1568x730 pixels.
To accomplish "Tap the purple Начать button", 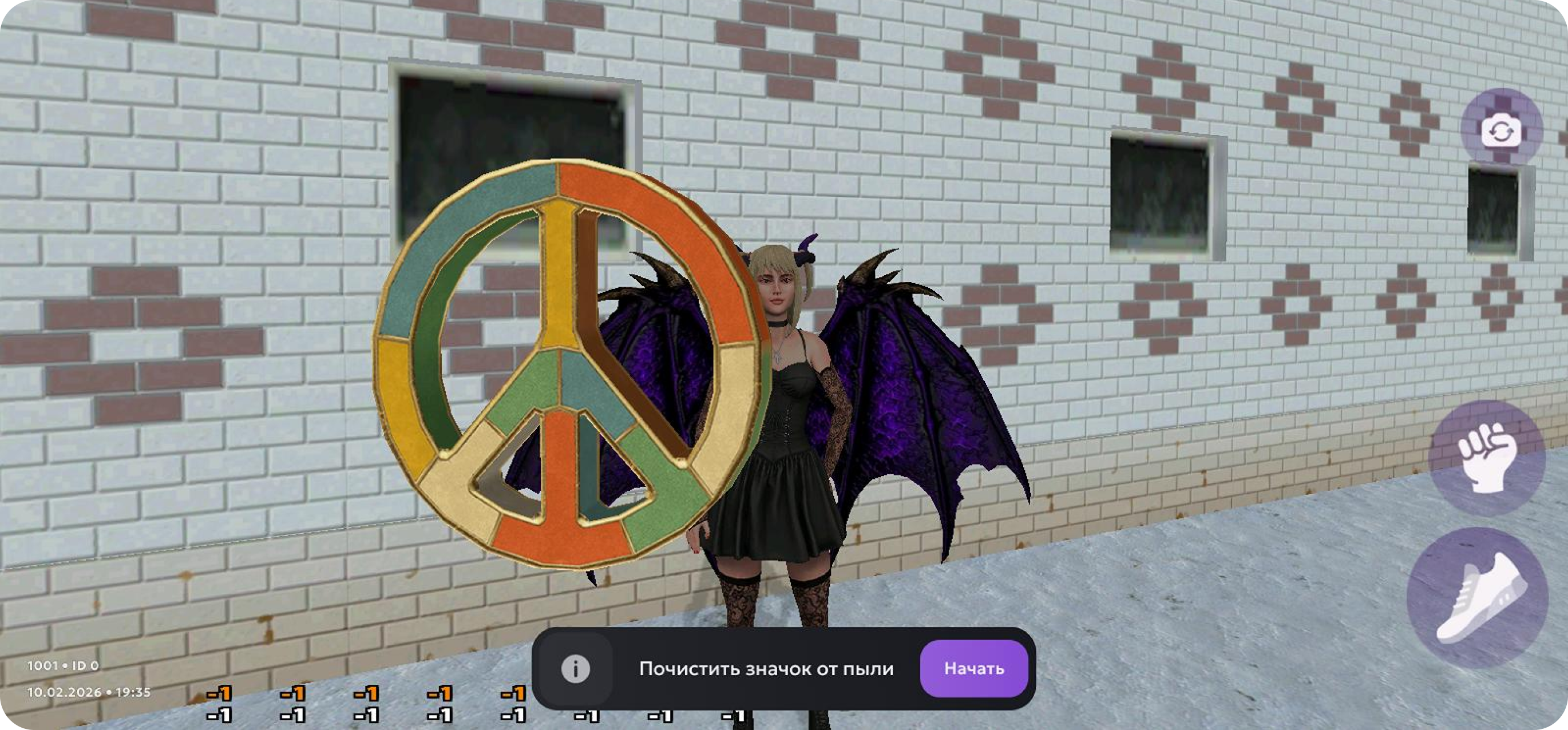I will (973, 668).
